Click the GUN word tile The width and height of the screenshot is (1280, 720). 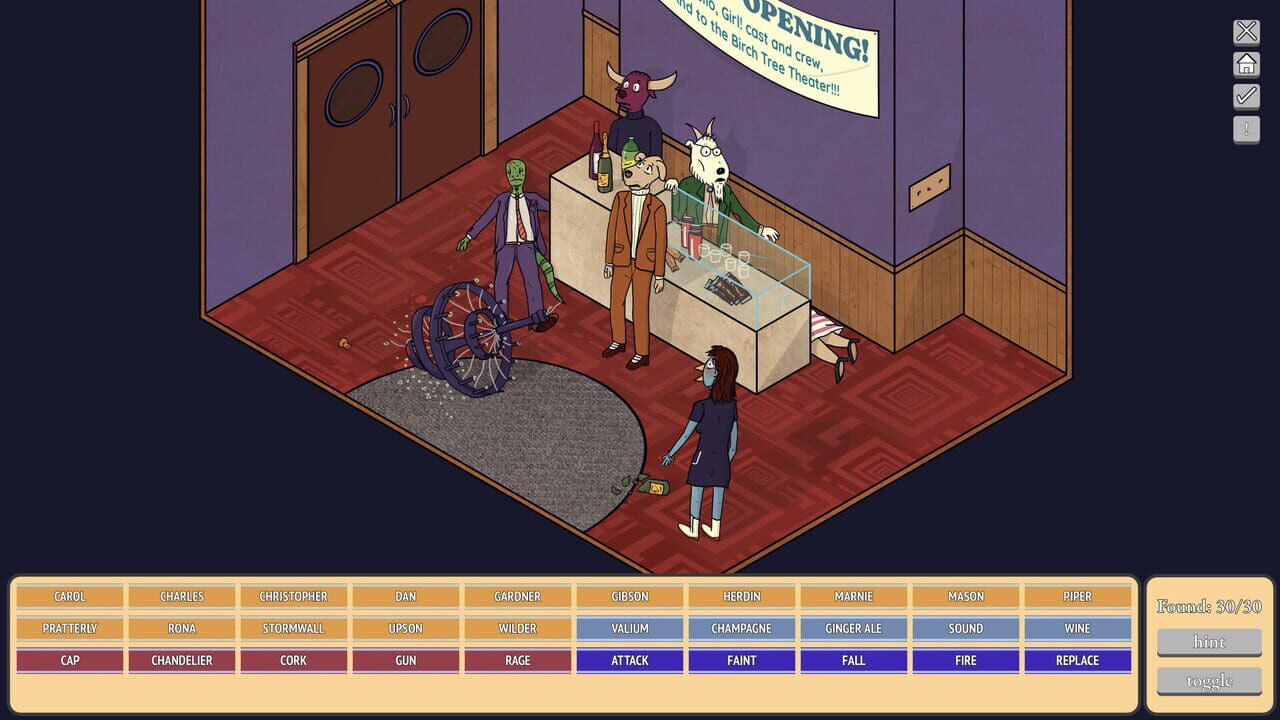click(405, 660)
